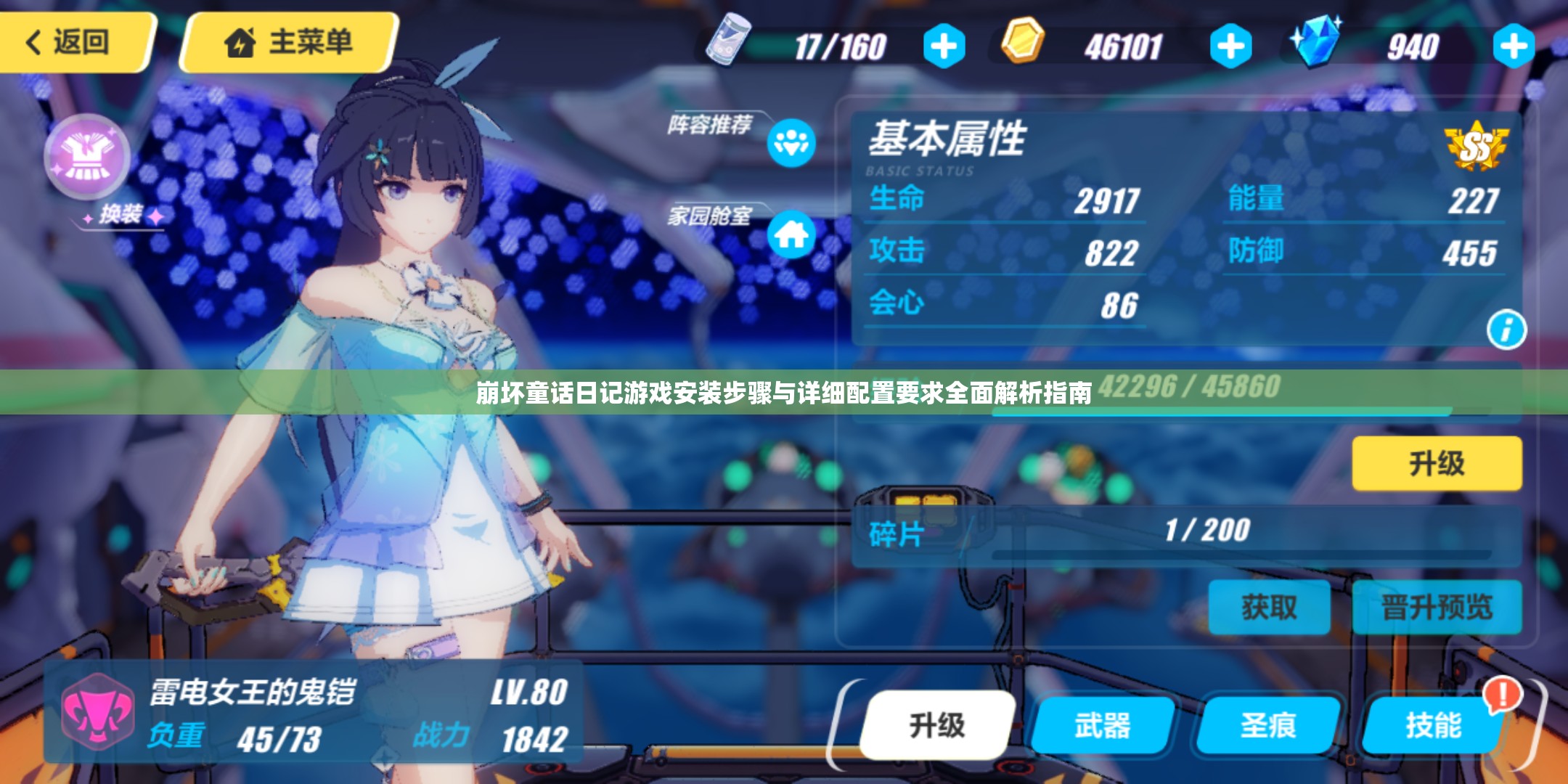Add gold coins with the plus beside 46101
The height and width of the screenshot is (784, 1568).
pos(1230,46)
